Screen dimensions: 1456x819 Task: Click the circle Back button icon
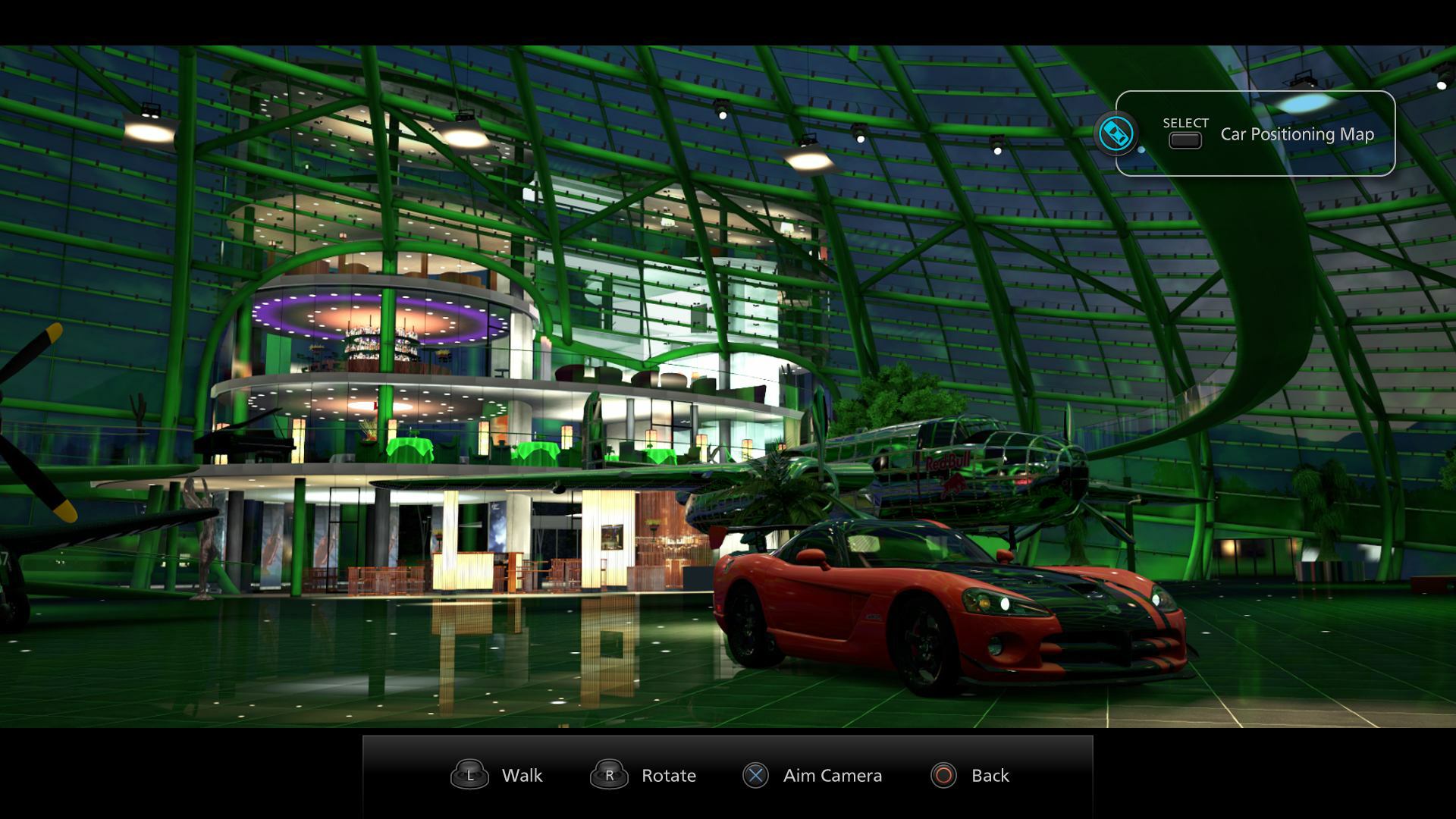(x=943, y=775)
